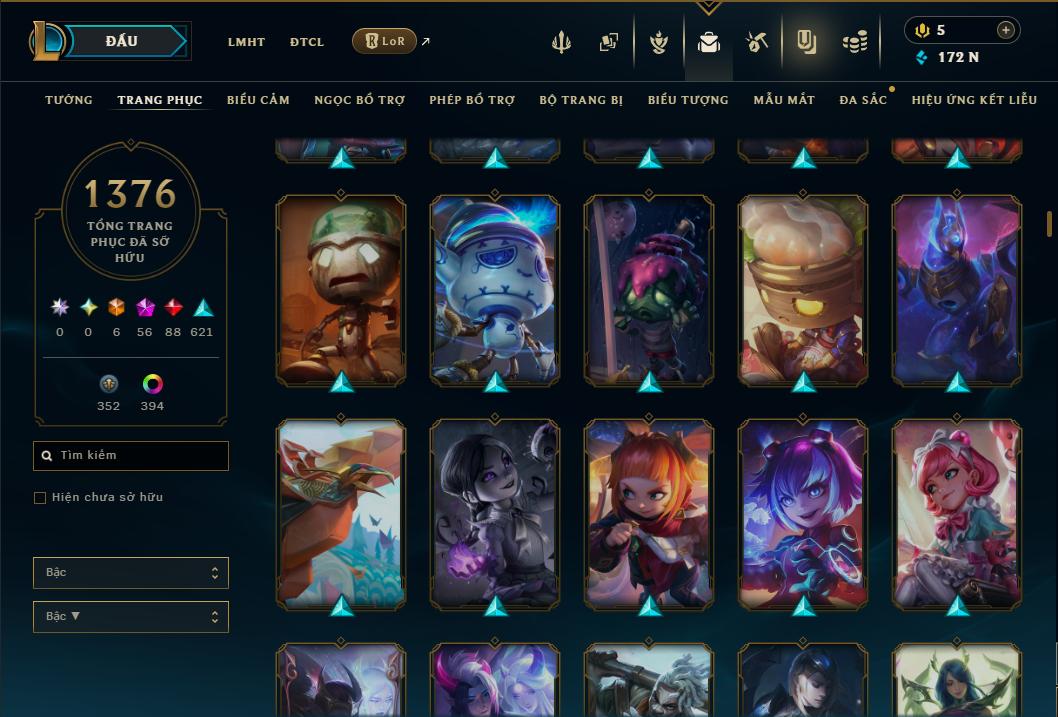Click the plus button to buy RP
The height and width of the screenshot is (717, 1058).
click(1005, 30)
